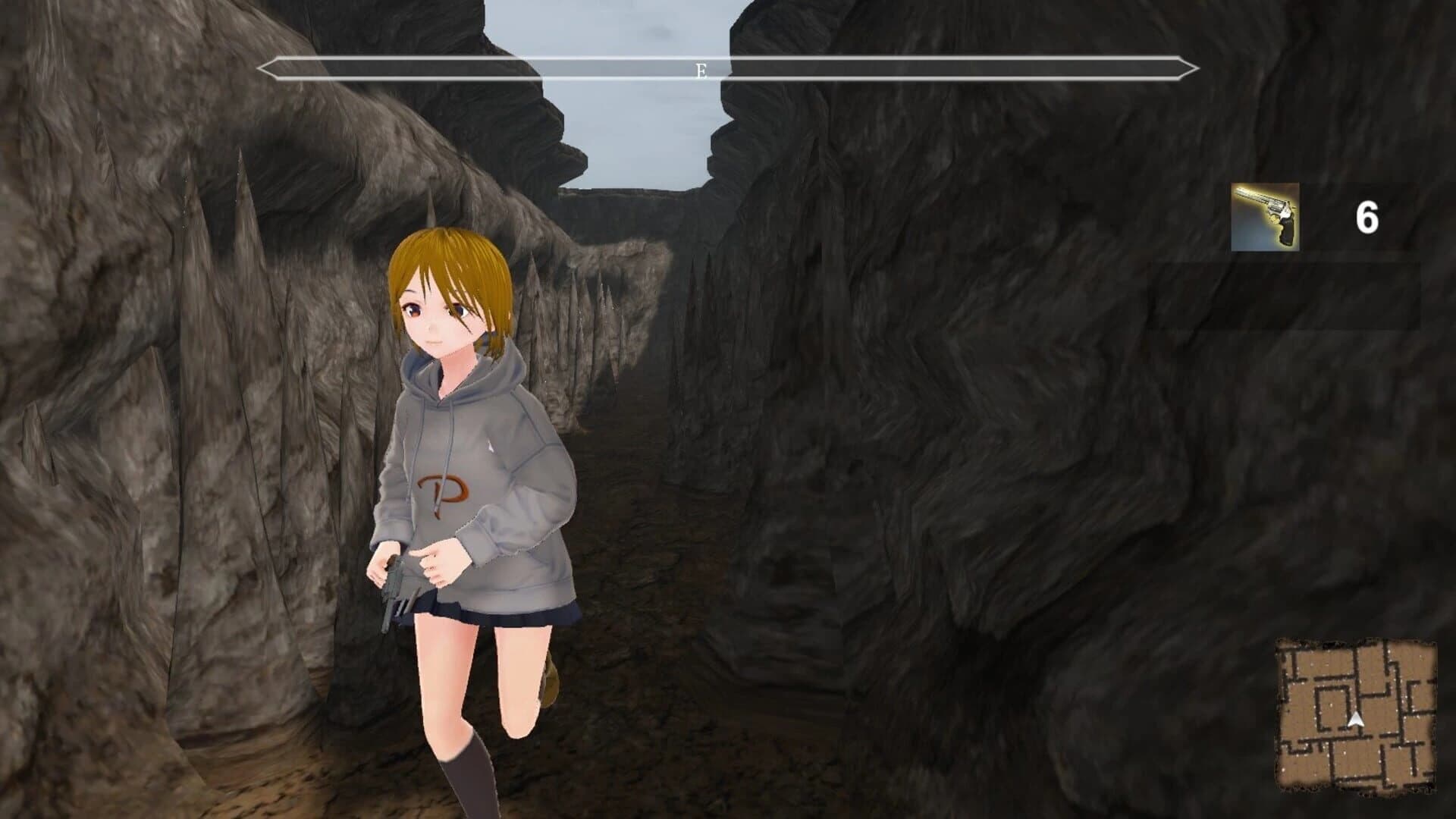This screenshot has width=1456, height=819.
Task: Click the compass bar's E heading
Action: [701, 71]
